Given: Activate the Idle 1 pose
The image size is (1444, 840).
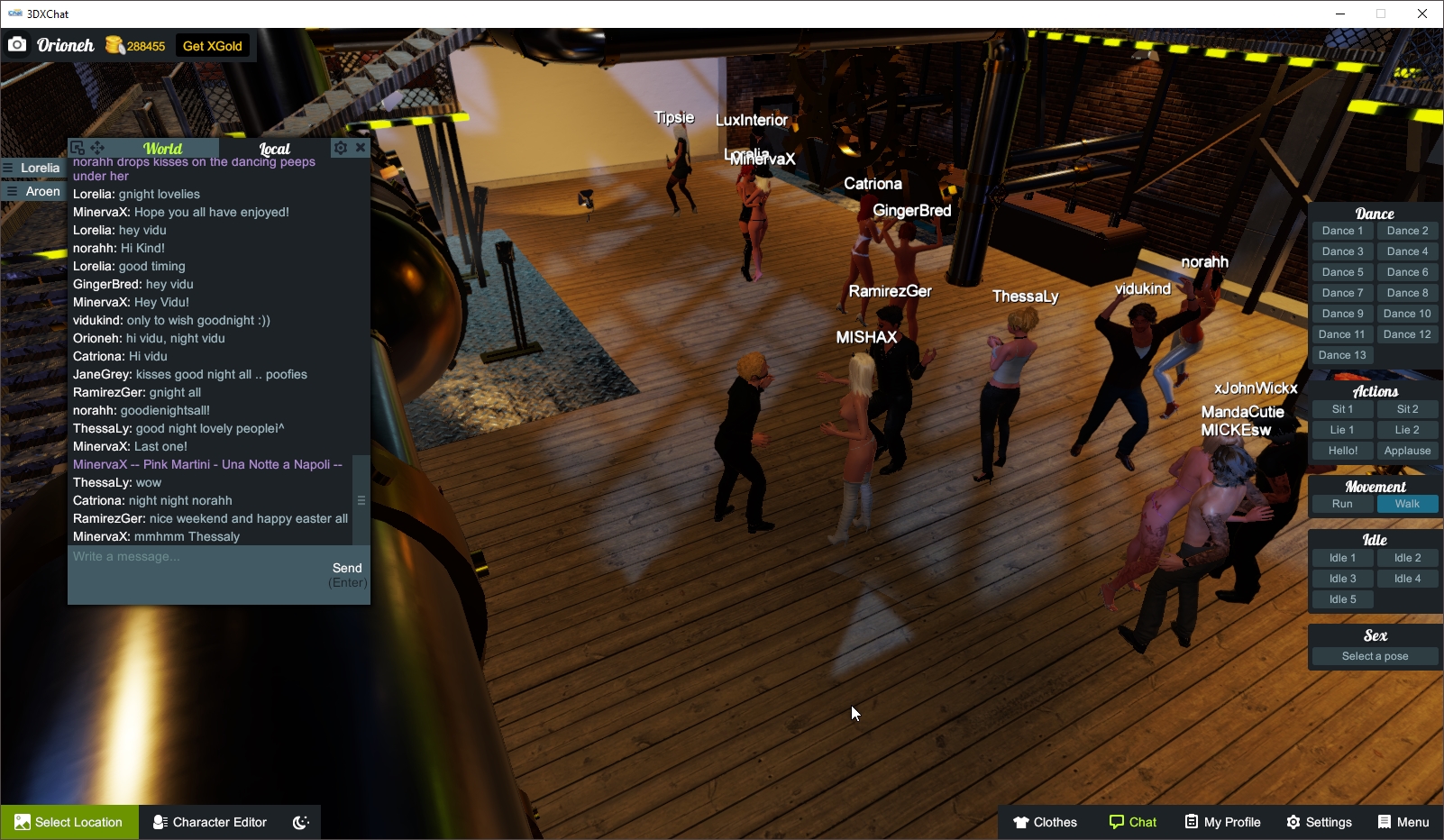Looking at the screenshot, I should 1342,557.
